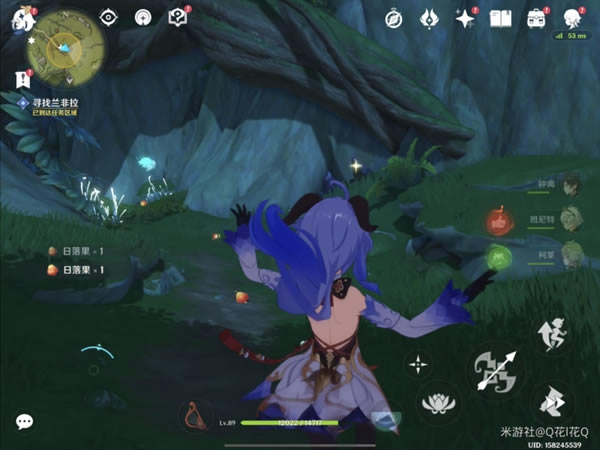Switch to party member 柯莱

(x=571, y=253)
